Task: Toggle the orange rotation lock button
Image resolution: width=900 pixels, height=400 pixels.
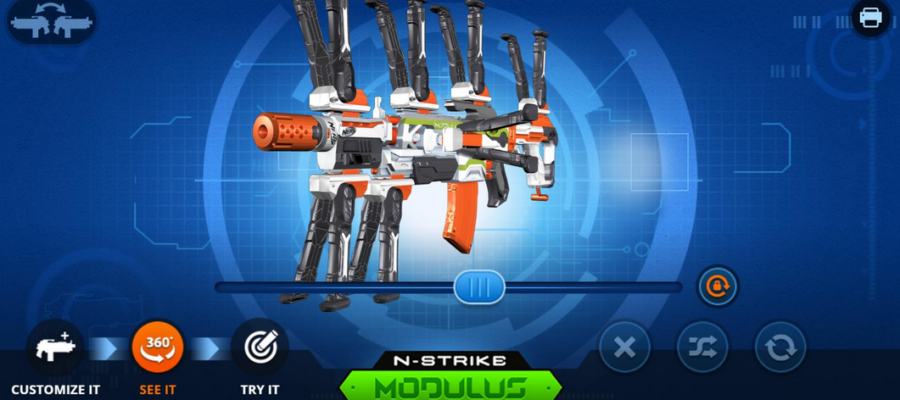Action: click(717, 287)
